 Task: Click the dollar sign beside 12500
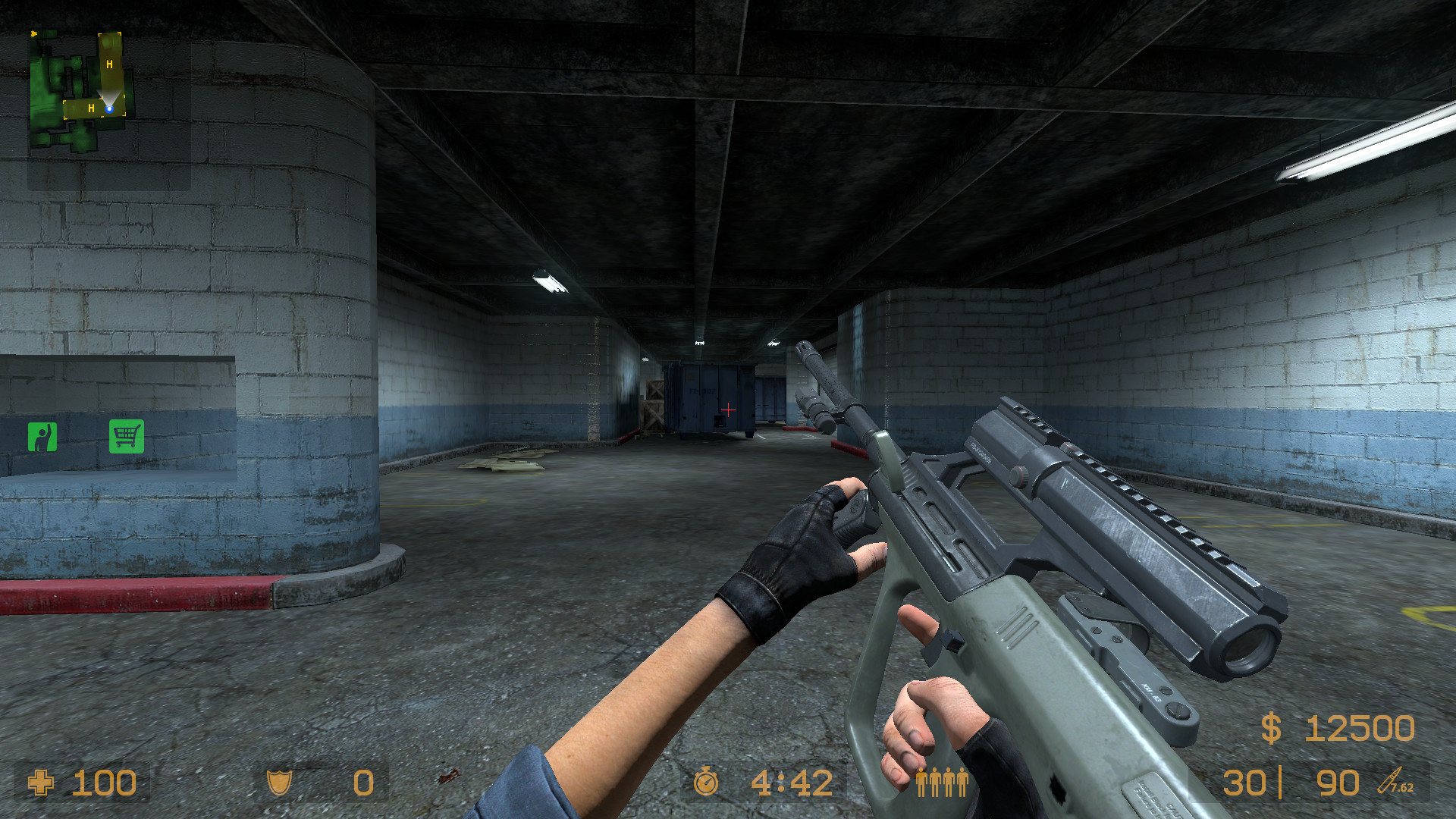tap(1272, 730)
